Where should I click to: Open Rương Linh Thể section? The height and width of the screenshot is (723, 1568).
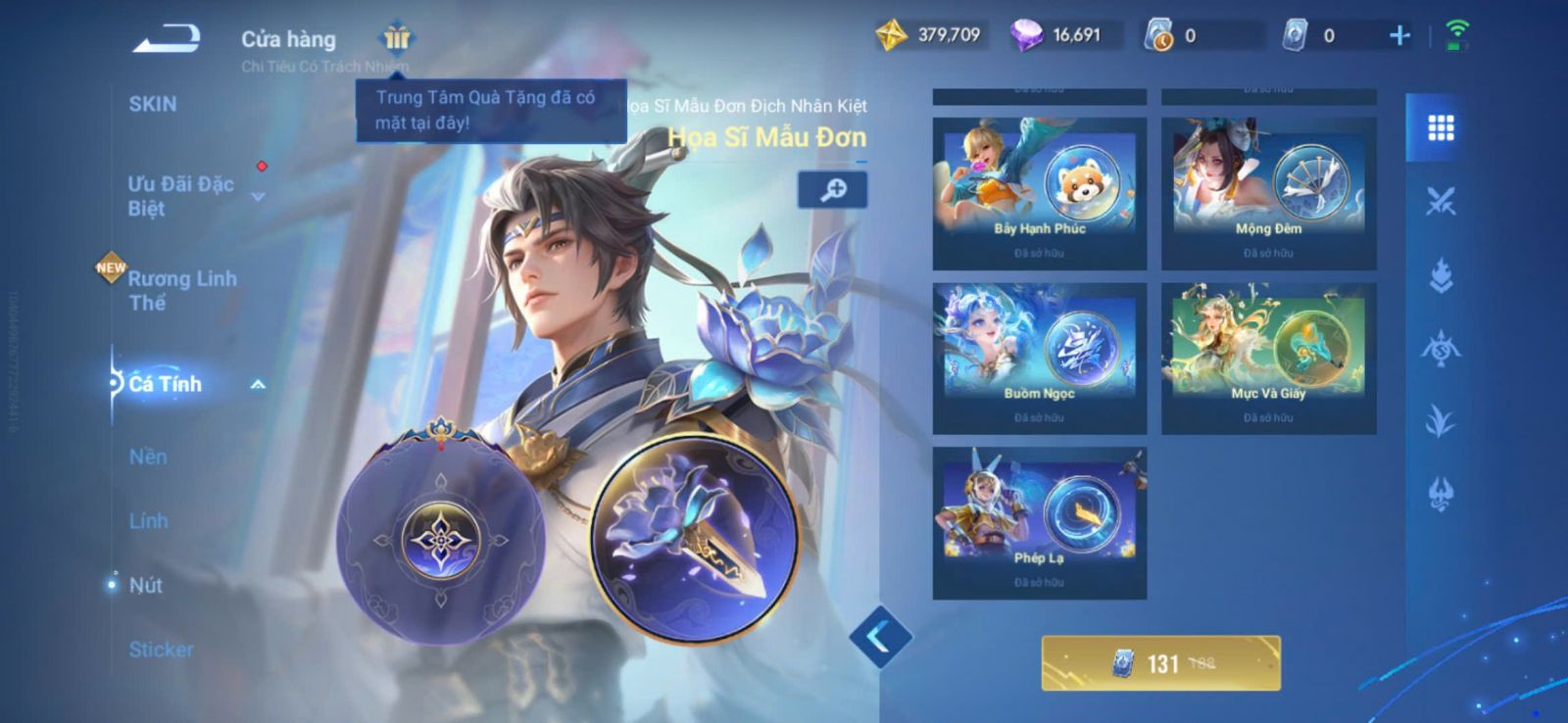click(182, 290)
